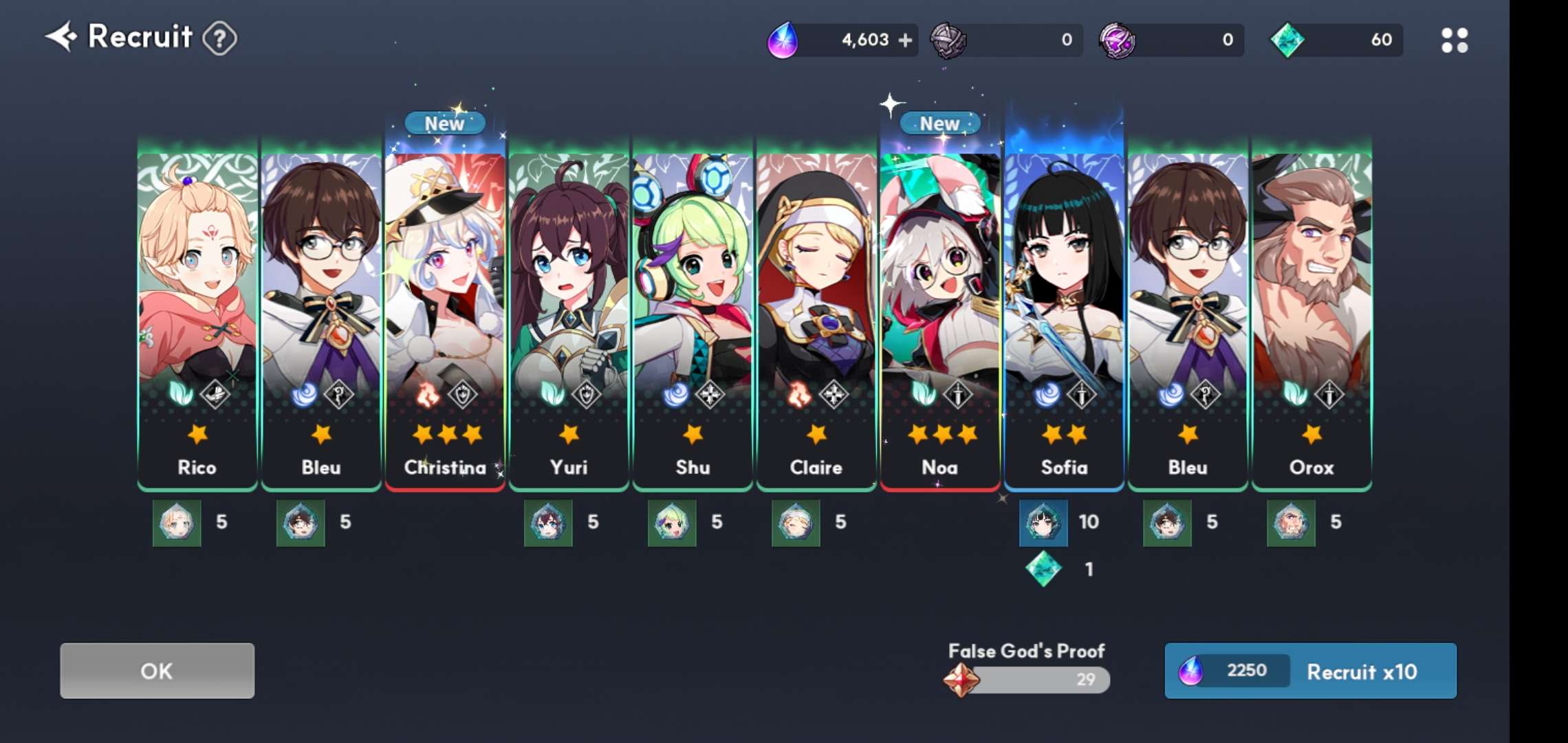Open the recruit help question mark
Screen dimensions: 1568x743
pyautogui.click(x=220, y=39)
